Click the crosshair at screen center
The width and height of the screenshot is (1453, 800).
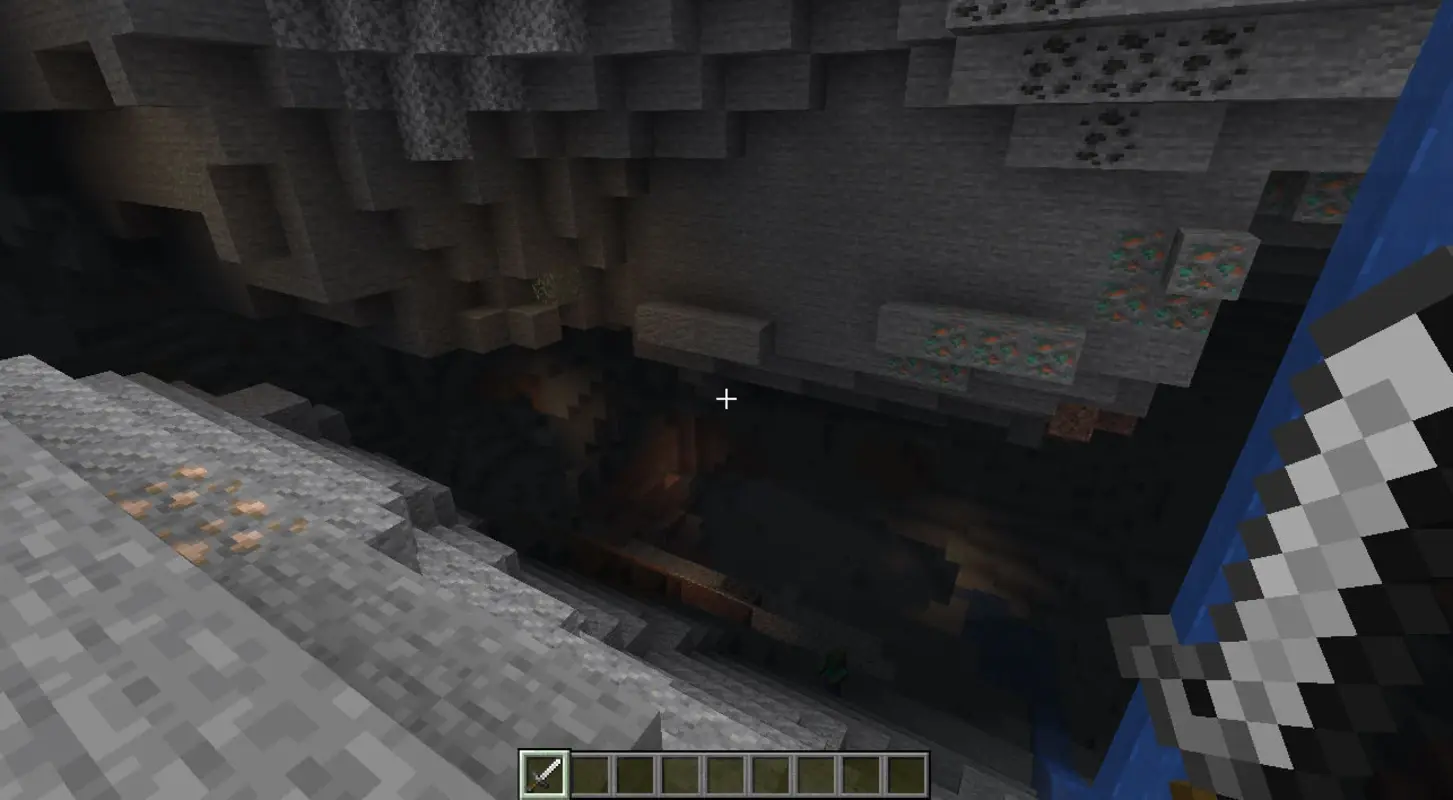click(726, 399)
